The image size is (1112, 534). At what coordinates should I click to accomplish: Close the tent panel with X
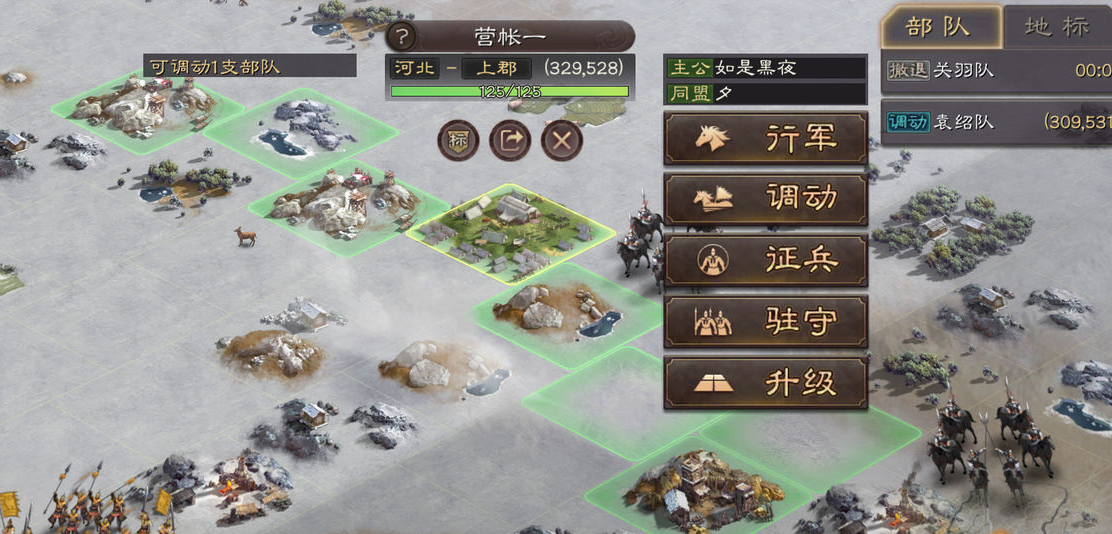tap(562, 140)
